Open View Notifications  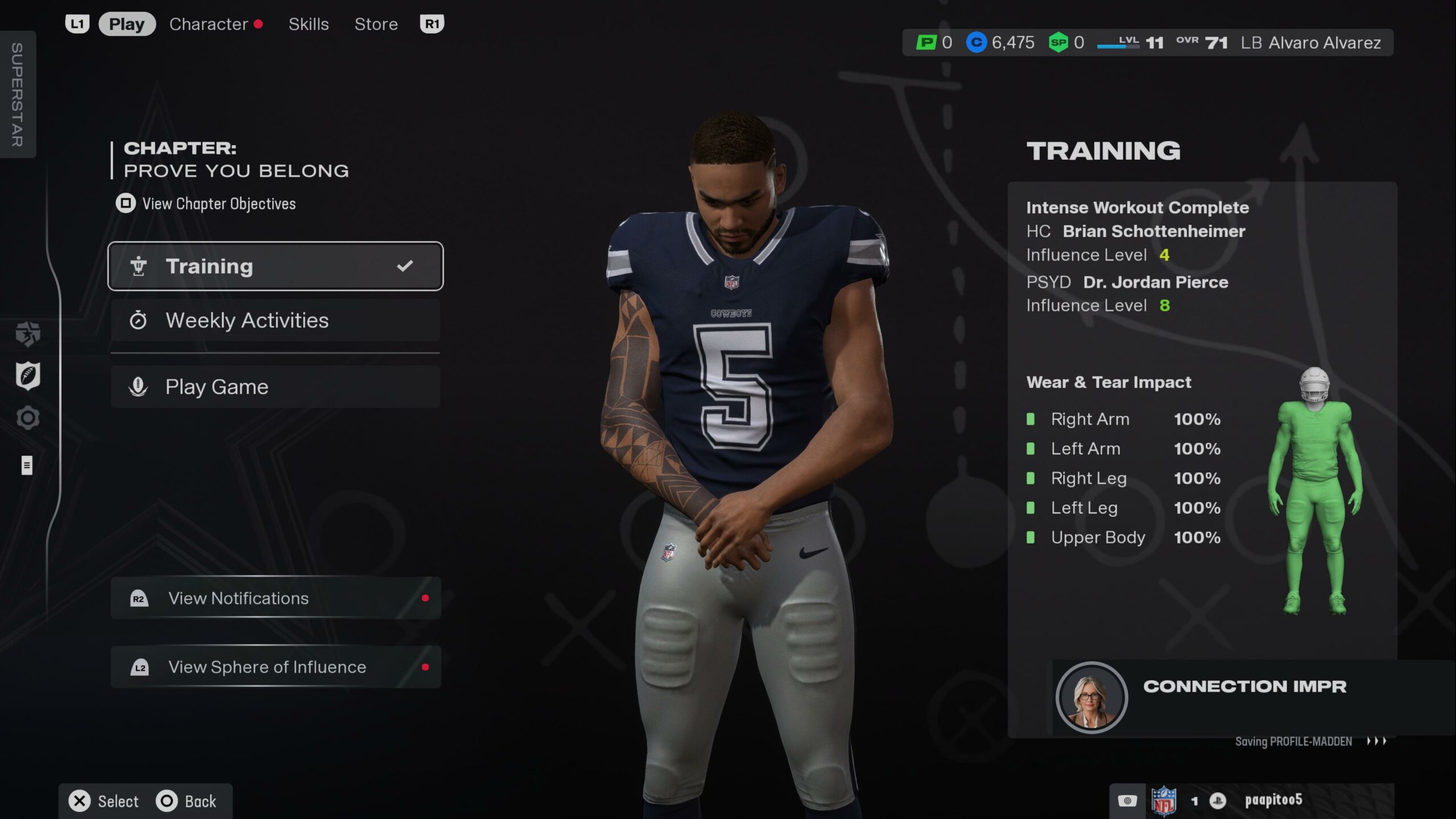275,598
